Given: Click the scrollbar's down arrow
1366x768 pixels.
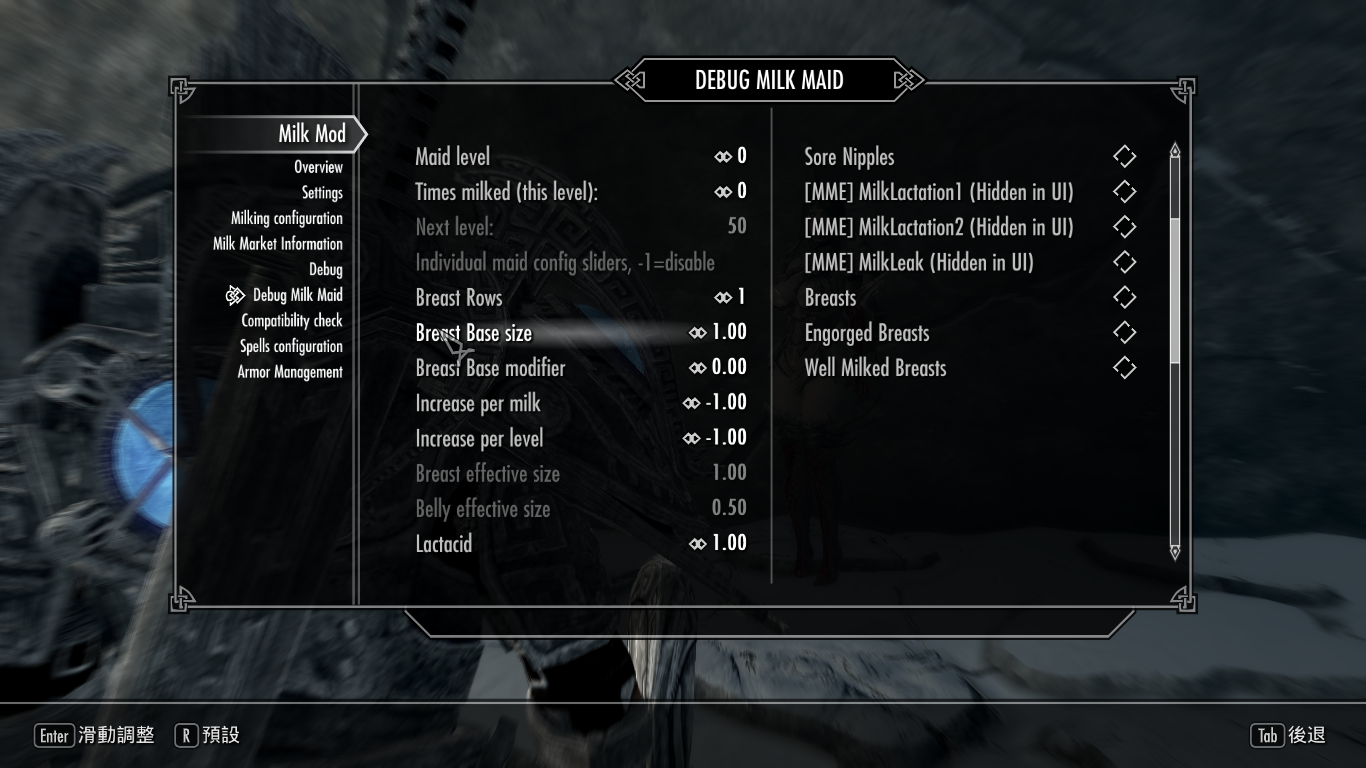Looking at the screenshot, I should click(x=1175, y=551).
